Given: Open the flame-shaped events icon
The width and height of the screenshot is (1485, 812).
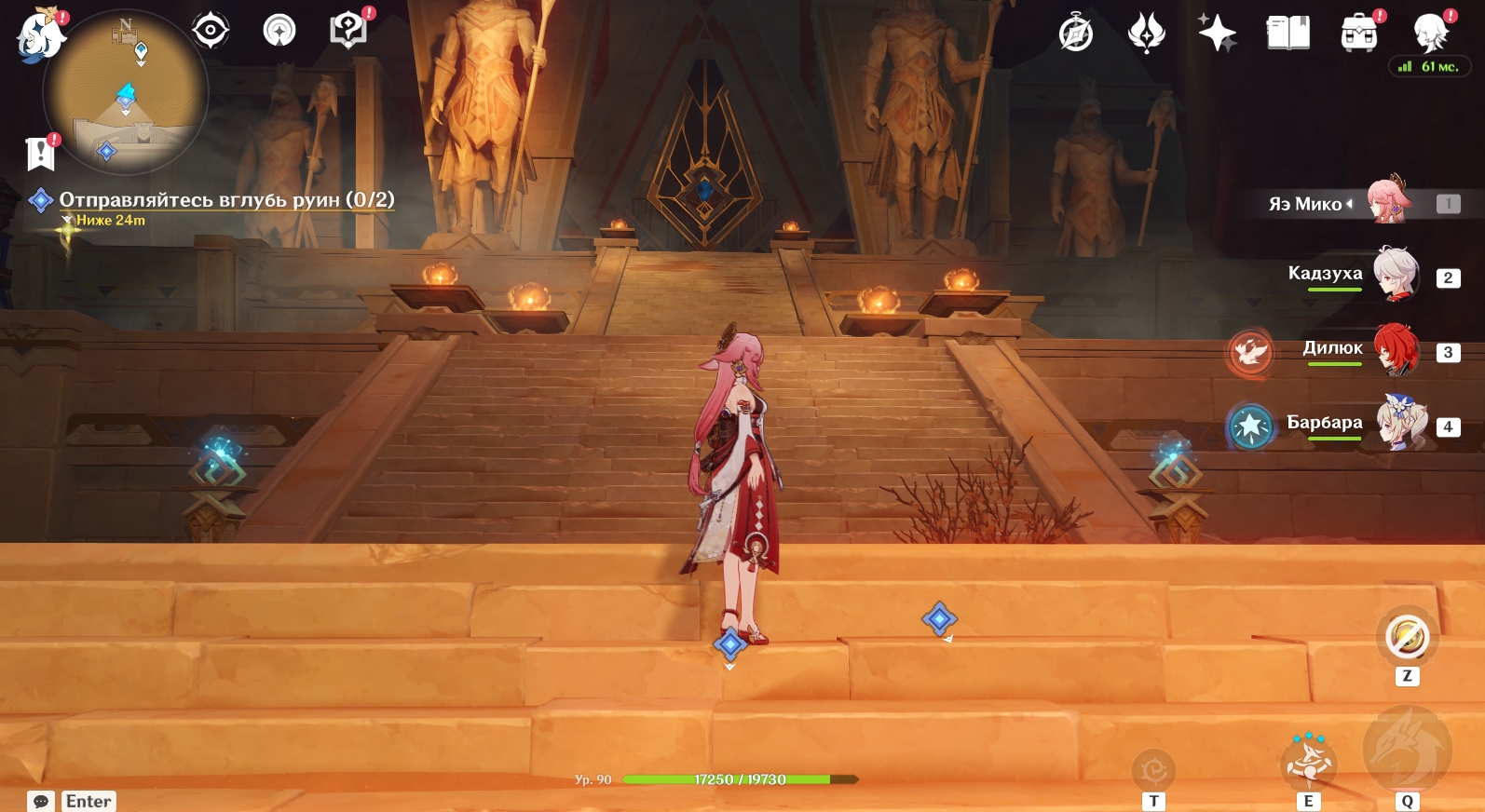Looking at the screenshot, I should tap(1146, 34).
